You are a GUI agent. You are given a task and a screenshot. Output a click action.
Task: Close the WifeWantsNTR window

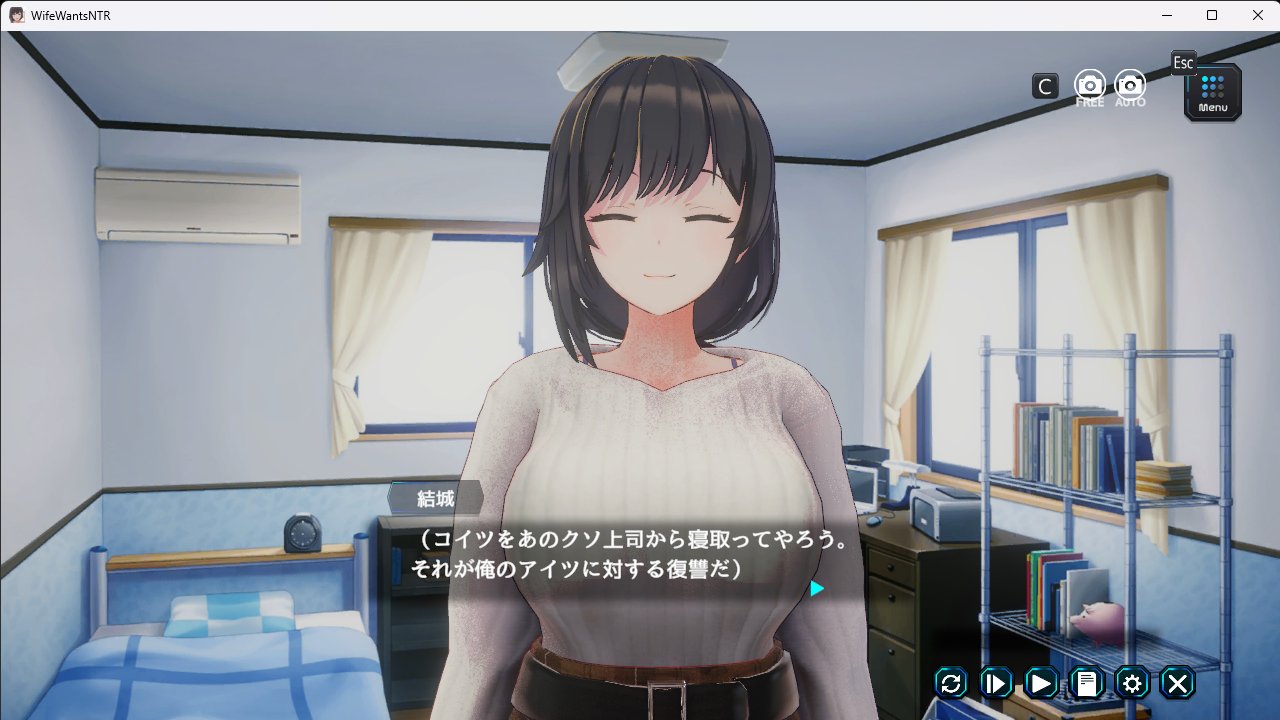click(1257, 15)
